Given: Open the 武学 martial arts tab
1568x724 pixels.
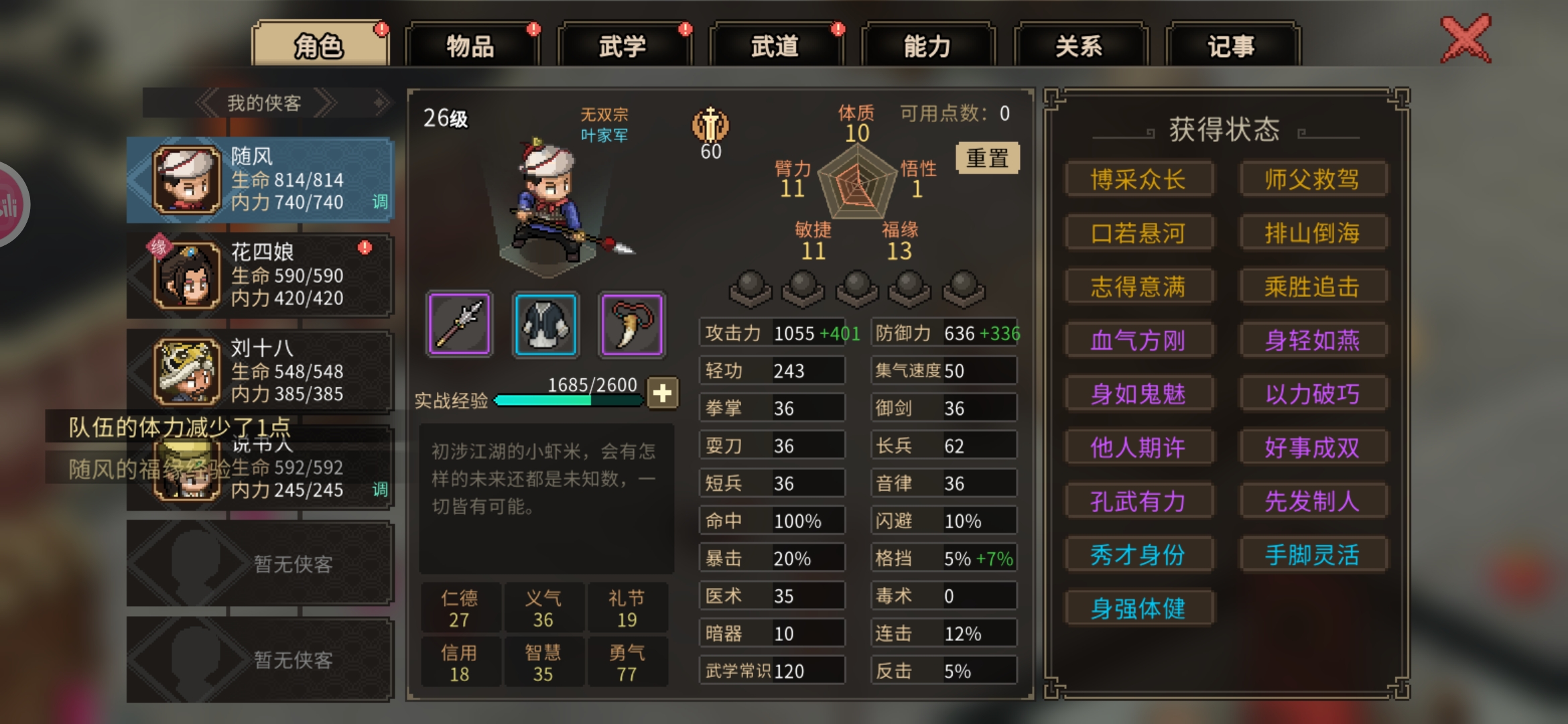Looking at the screenshot, I should point(623,46).
